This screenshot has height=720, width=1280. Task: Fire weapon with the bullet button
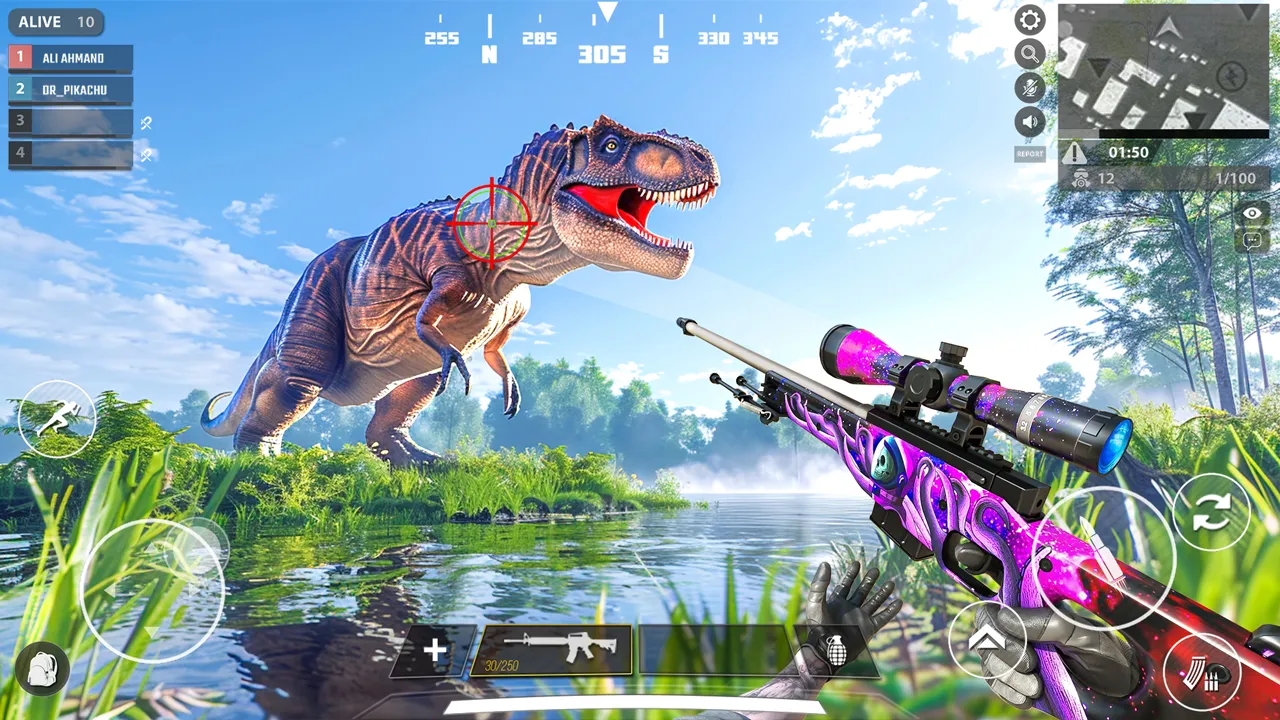point(1103,559)
